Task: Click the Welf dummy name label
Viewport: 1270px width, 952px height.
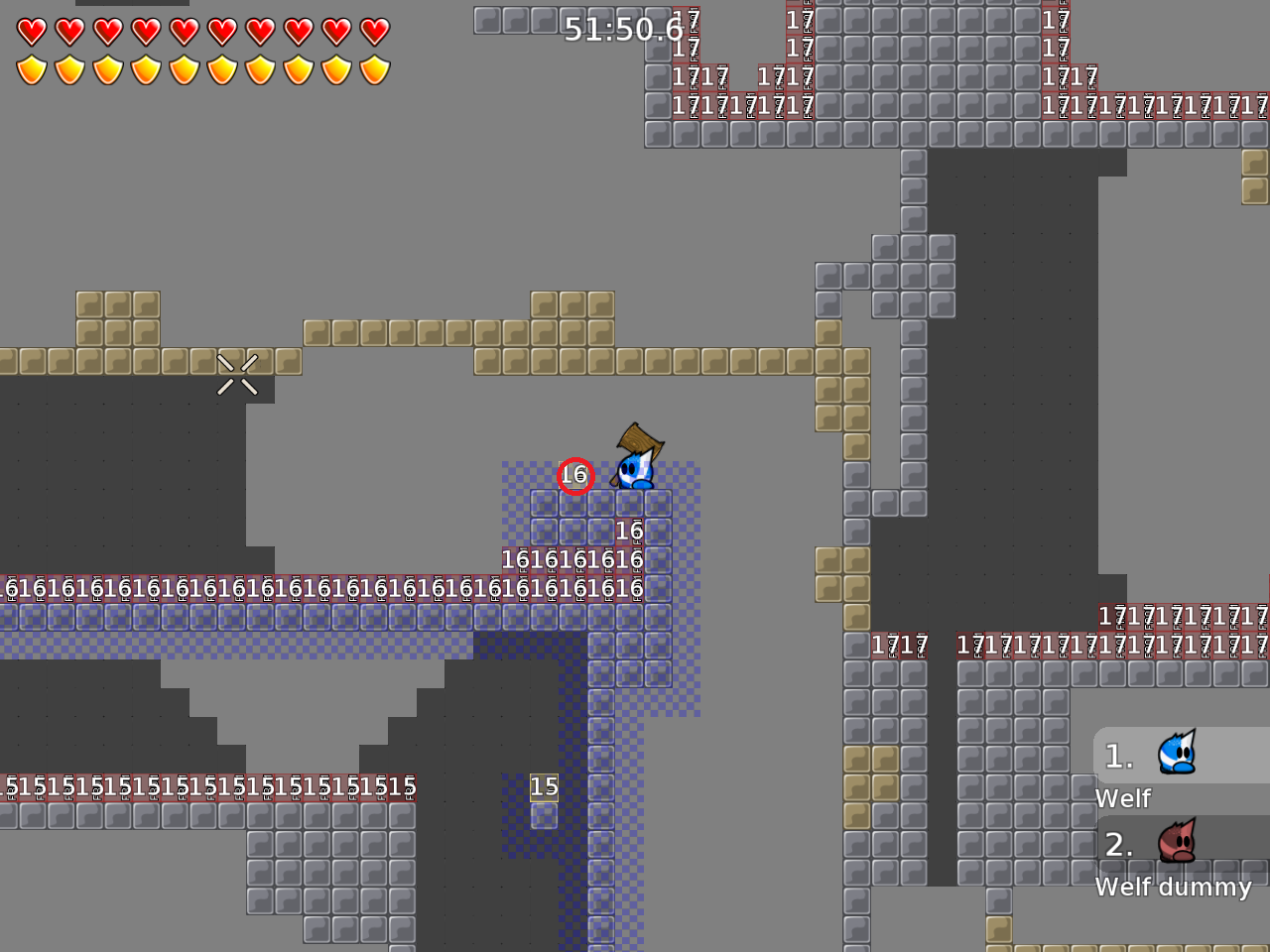Action: point(1173,888)
